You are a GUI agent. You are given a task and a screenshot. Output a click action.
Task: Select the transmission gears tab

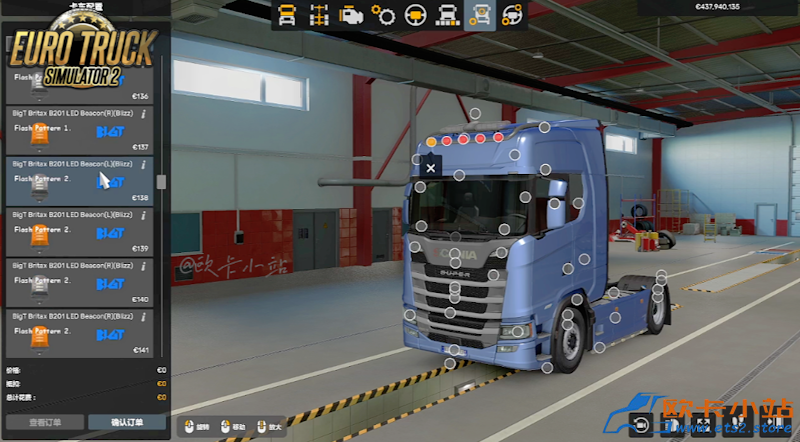(x=383, y=15)
